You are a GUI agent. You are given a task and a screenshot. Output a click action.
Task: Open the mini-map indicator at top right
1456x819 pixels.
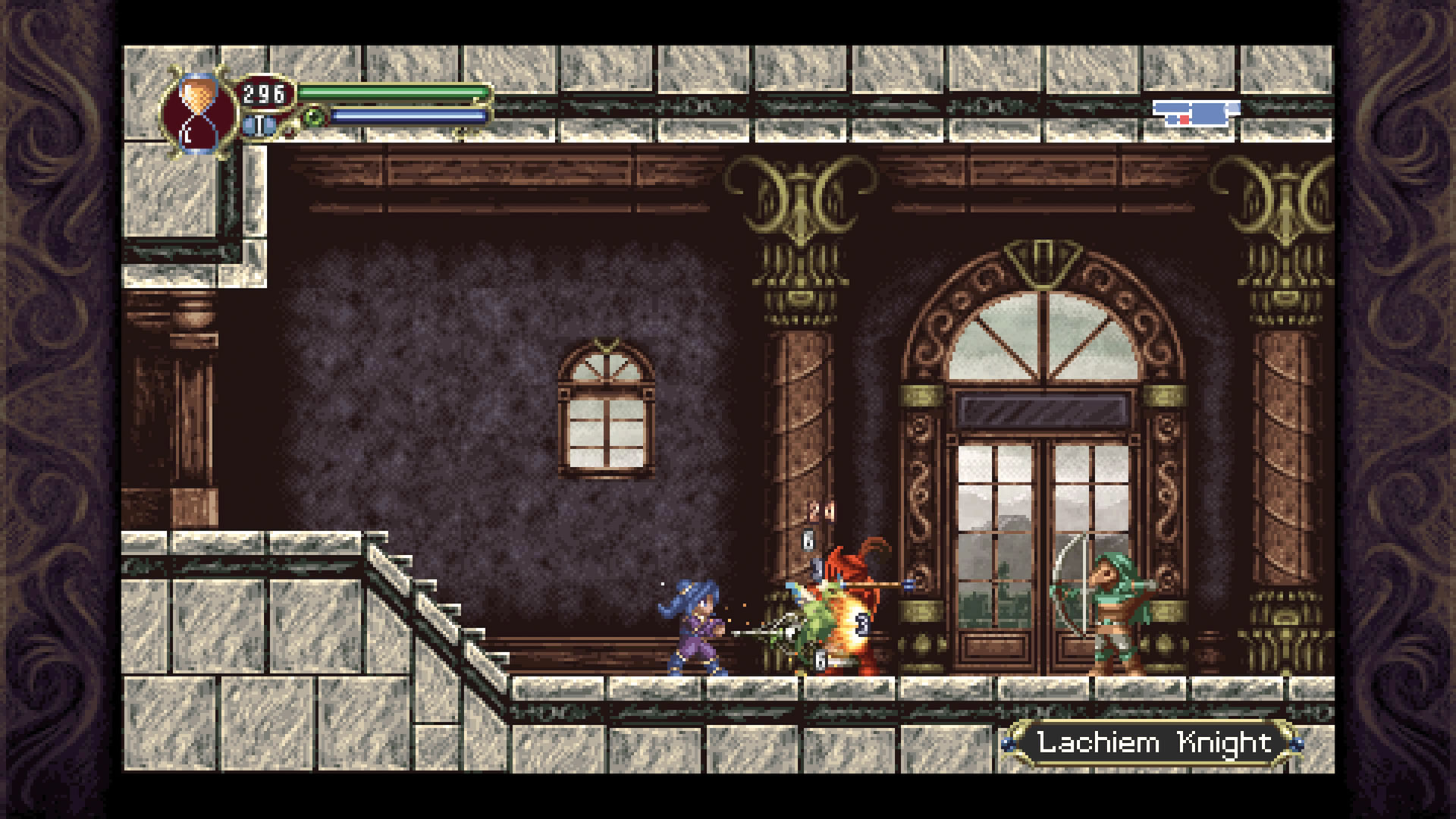pos(1197,111)
